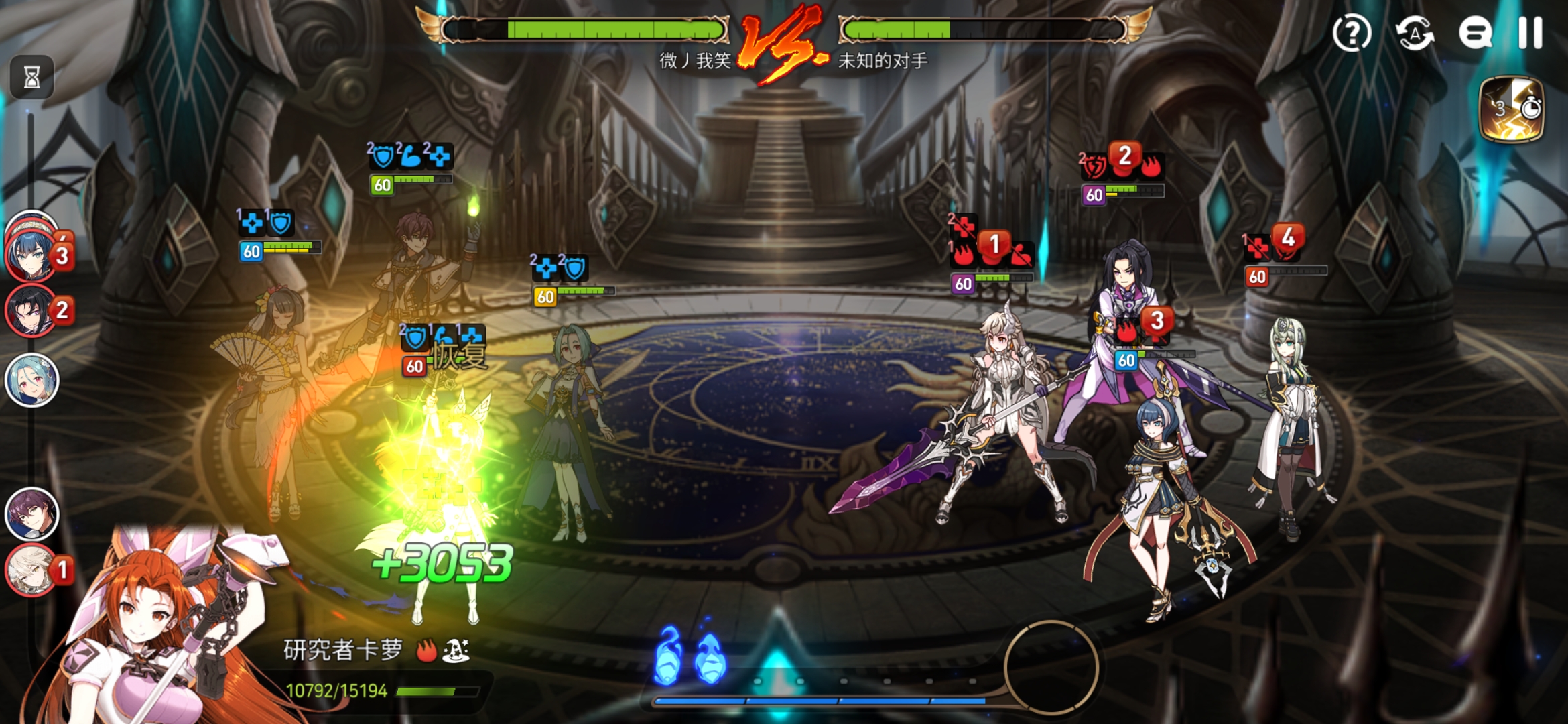1568x724 pixels.
Task: Open the help question mark button
Action: pos(1352,34)
